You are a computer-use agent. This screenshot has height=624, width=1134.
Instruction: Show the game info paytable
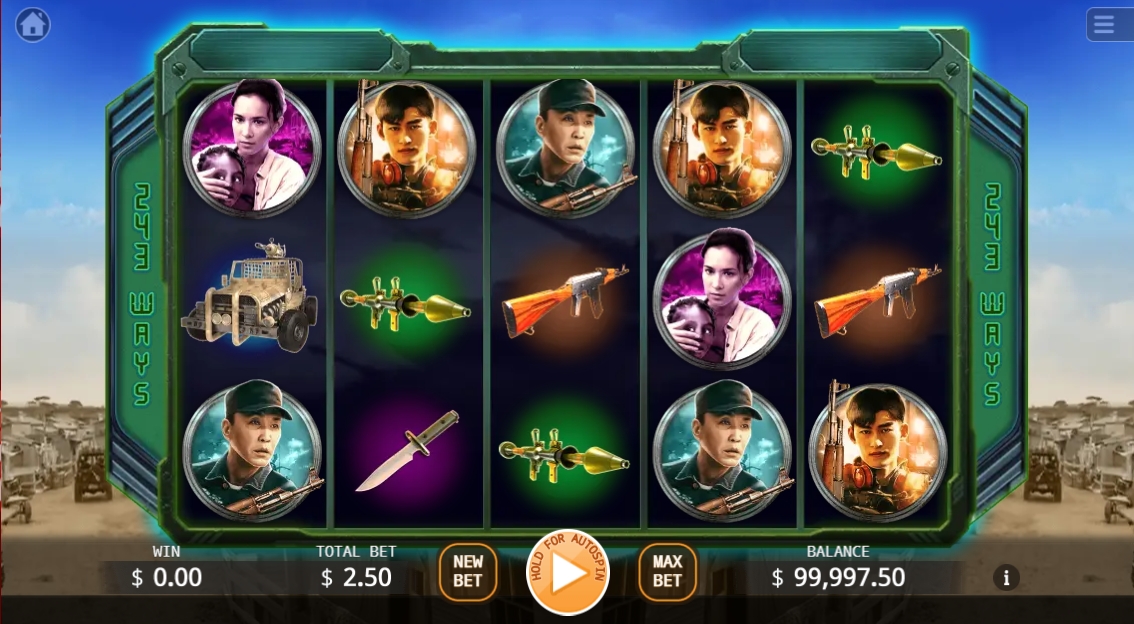point(1006,578)
